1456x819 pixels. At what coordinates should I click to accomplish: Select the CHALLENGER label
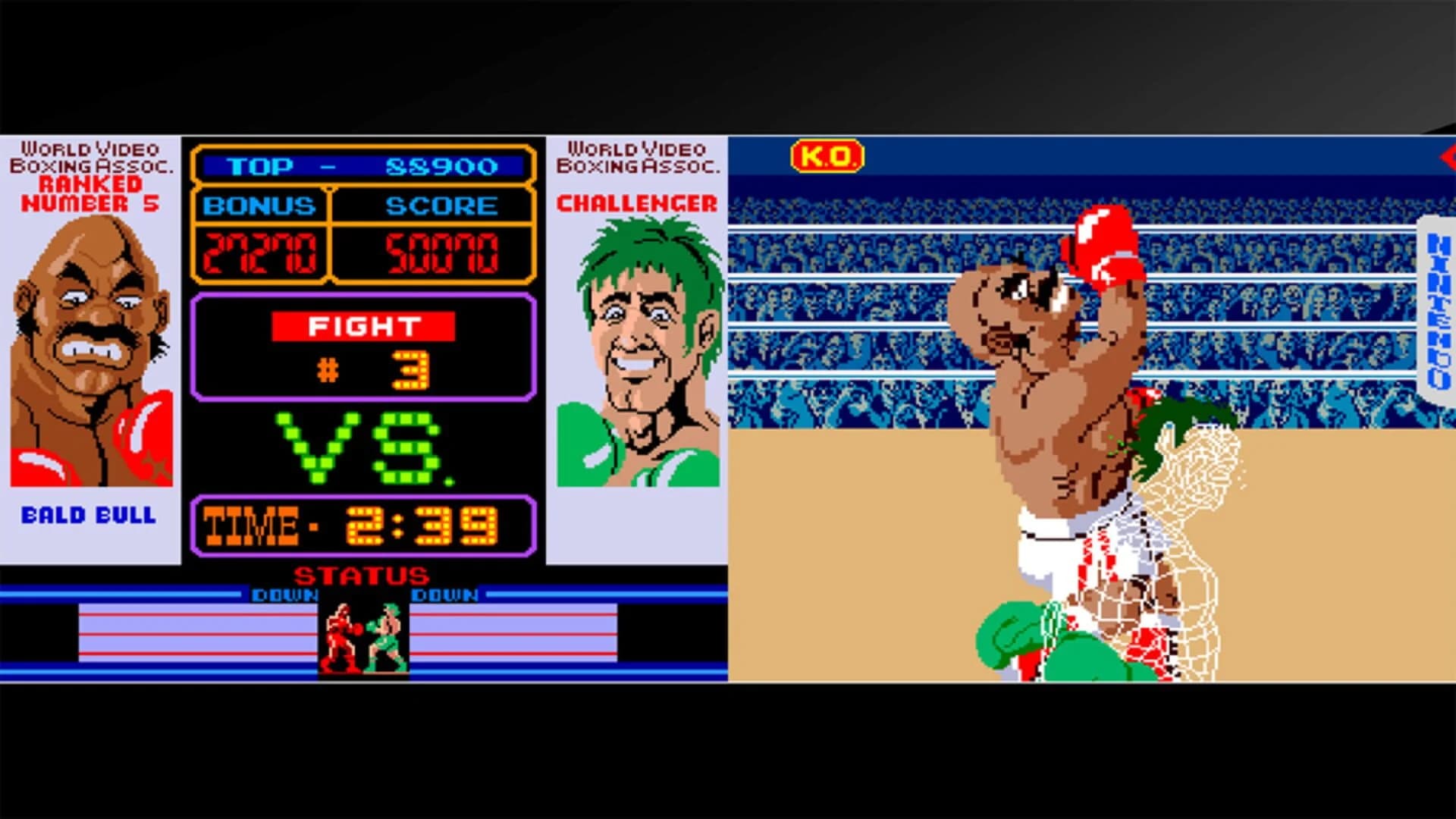[x=635, y=202]
